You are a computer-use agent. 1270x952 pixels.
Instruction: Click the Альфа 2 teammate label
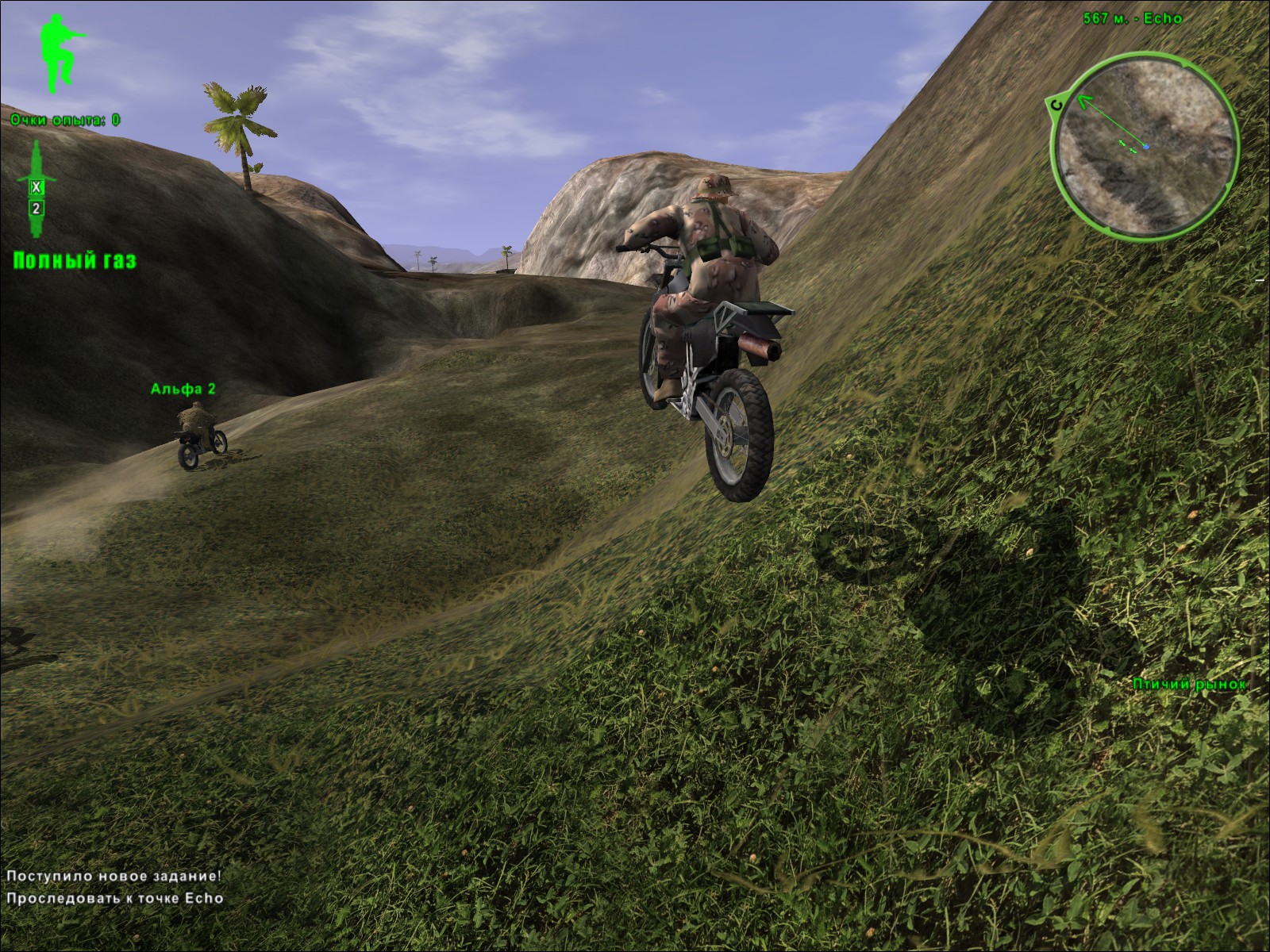pos(183,389)
